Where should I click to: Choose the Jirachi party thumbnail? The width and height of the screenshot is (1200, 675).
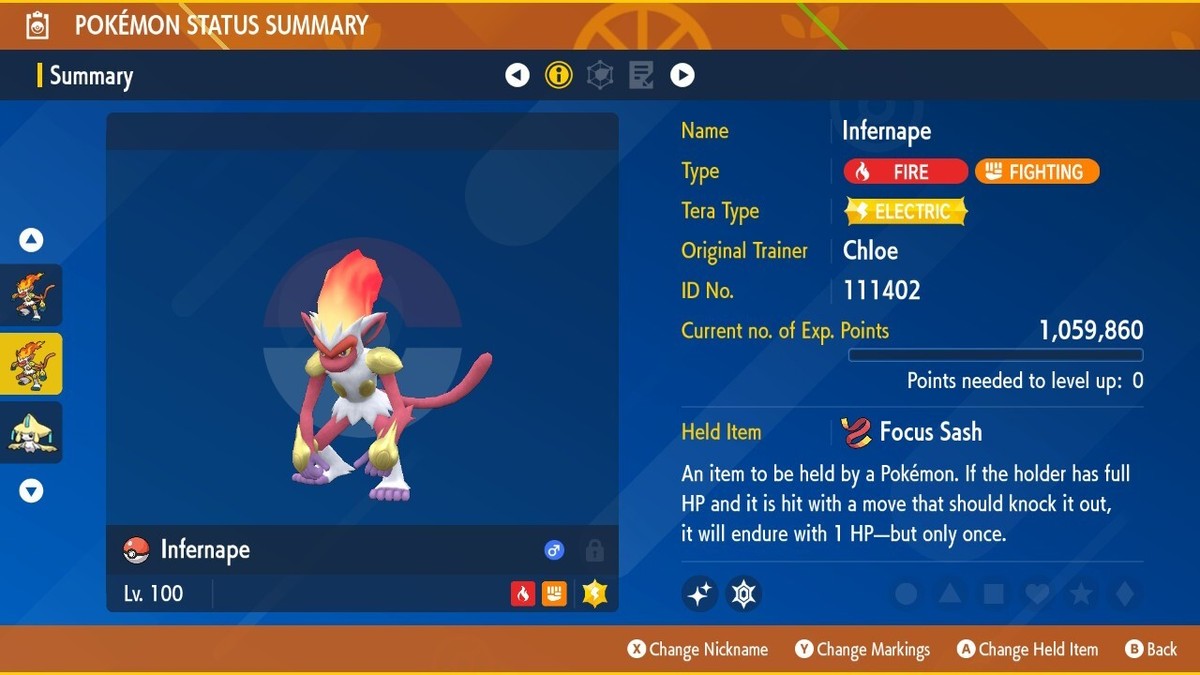coord(32,432)
